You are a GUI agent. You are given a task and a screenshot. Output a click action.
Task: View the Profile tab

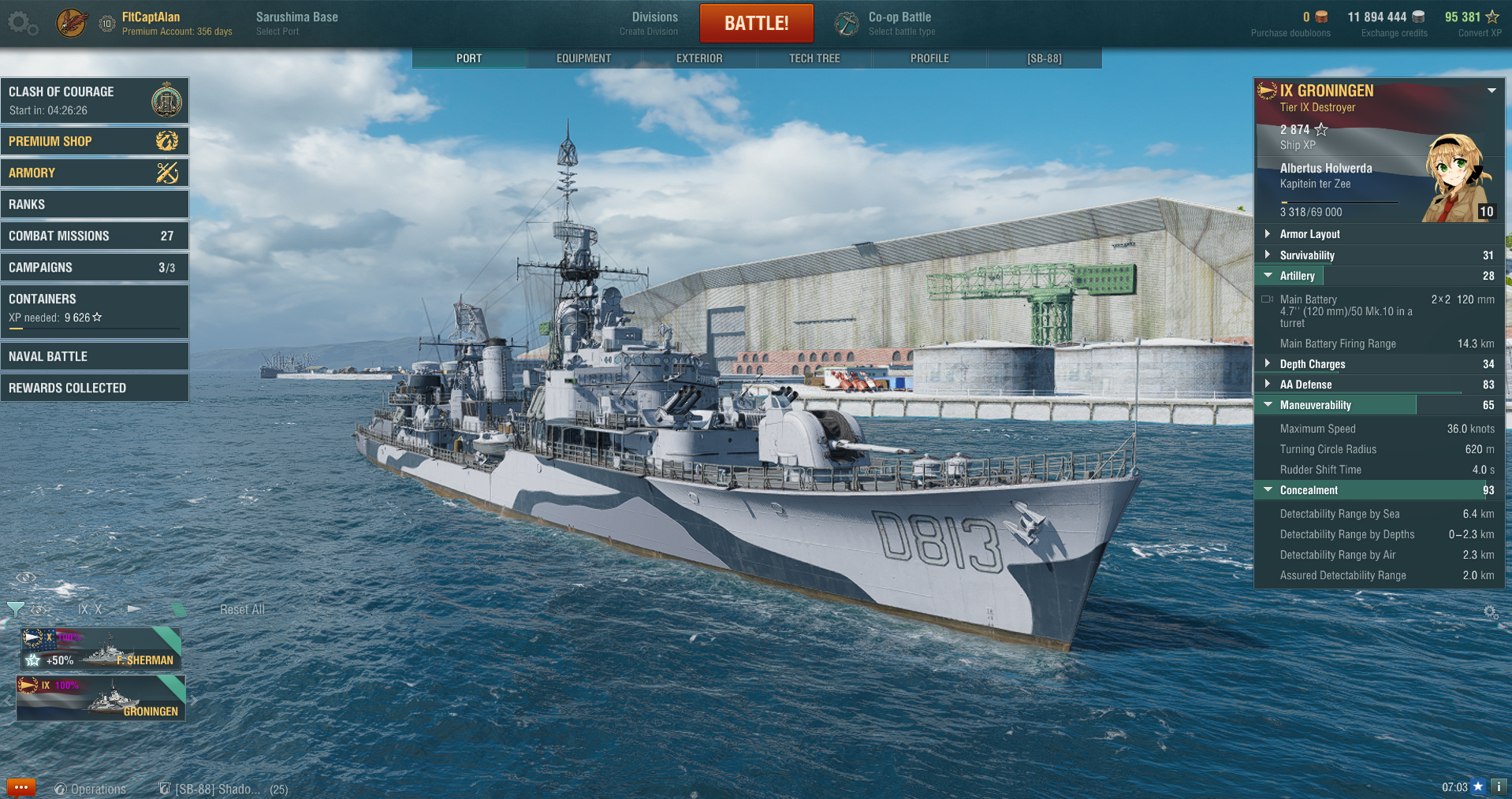pos(929,58)
